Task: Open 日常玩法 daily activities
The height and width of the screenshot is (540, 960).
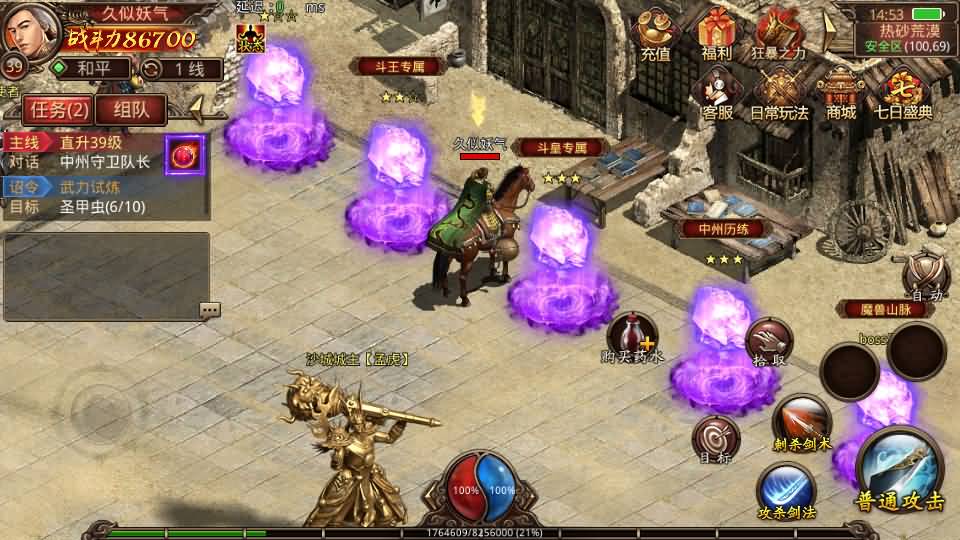Action: 779,94
